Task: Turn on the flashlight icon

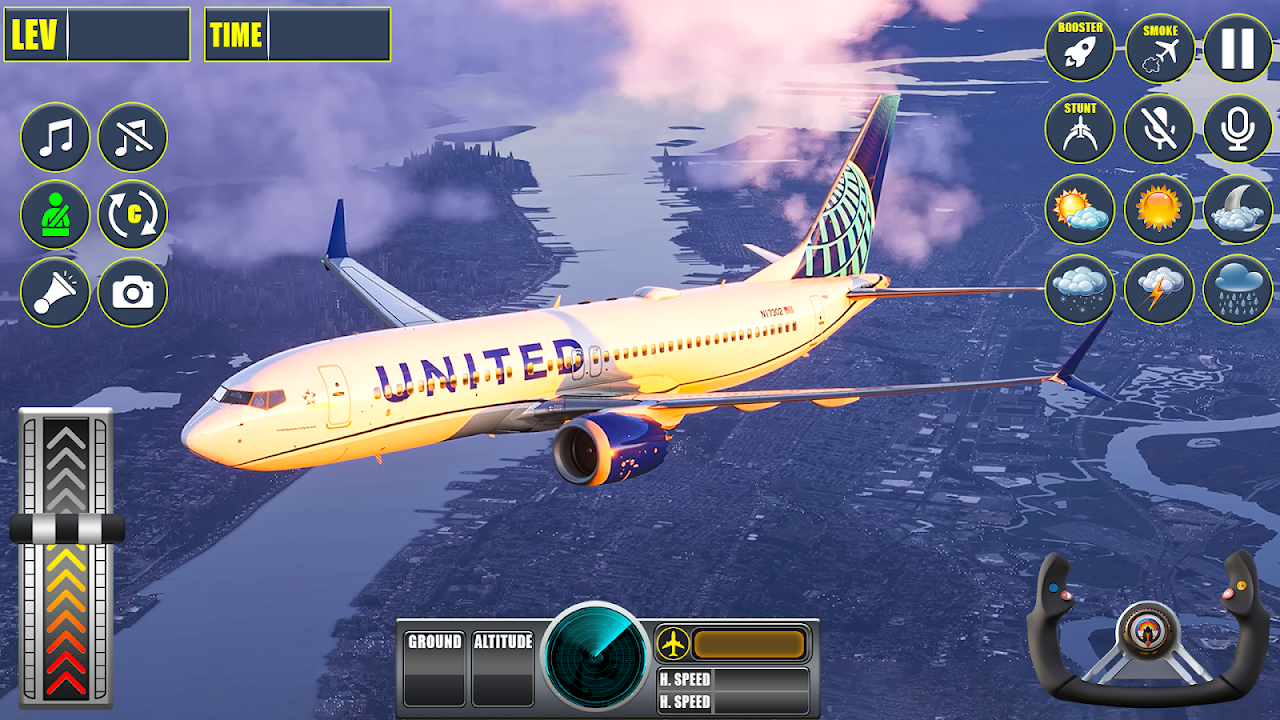Action: [55, 292]
